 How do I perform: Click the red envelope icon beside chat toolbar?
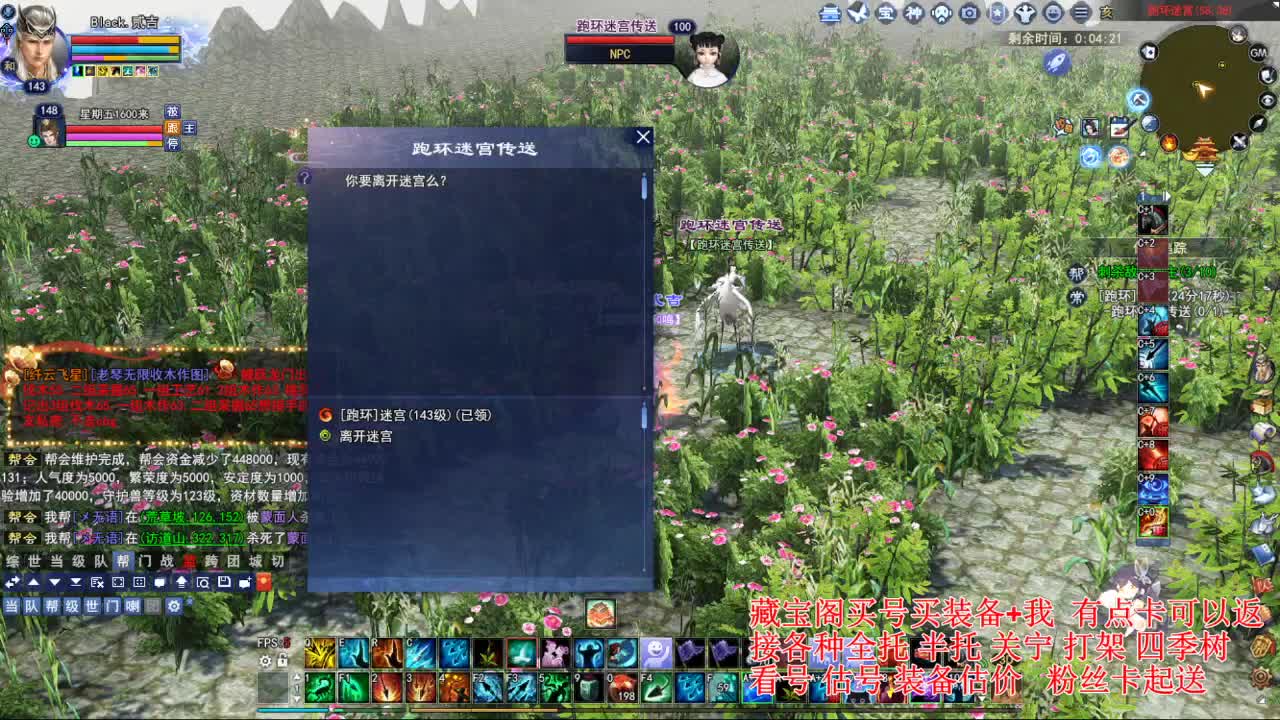(x=264, y=583)
